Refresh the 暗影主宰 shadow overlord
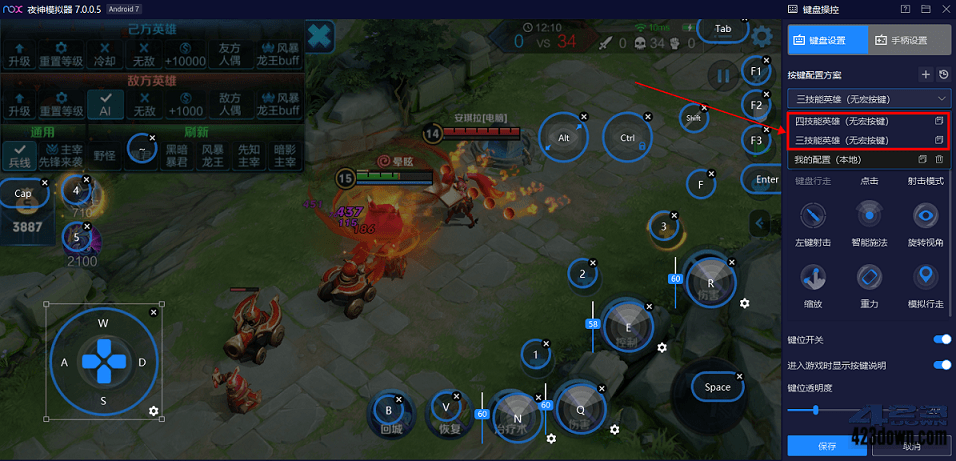The width and height of the screenshot is (956, 461). coord(285,153)
